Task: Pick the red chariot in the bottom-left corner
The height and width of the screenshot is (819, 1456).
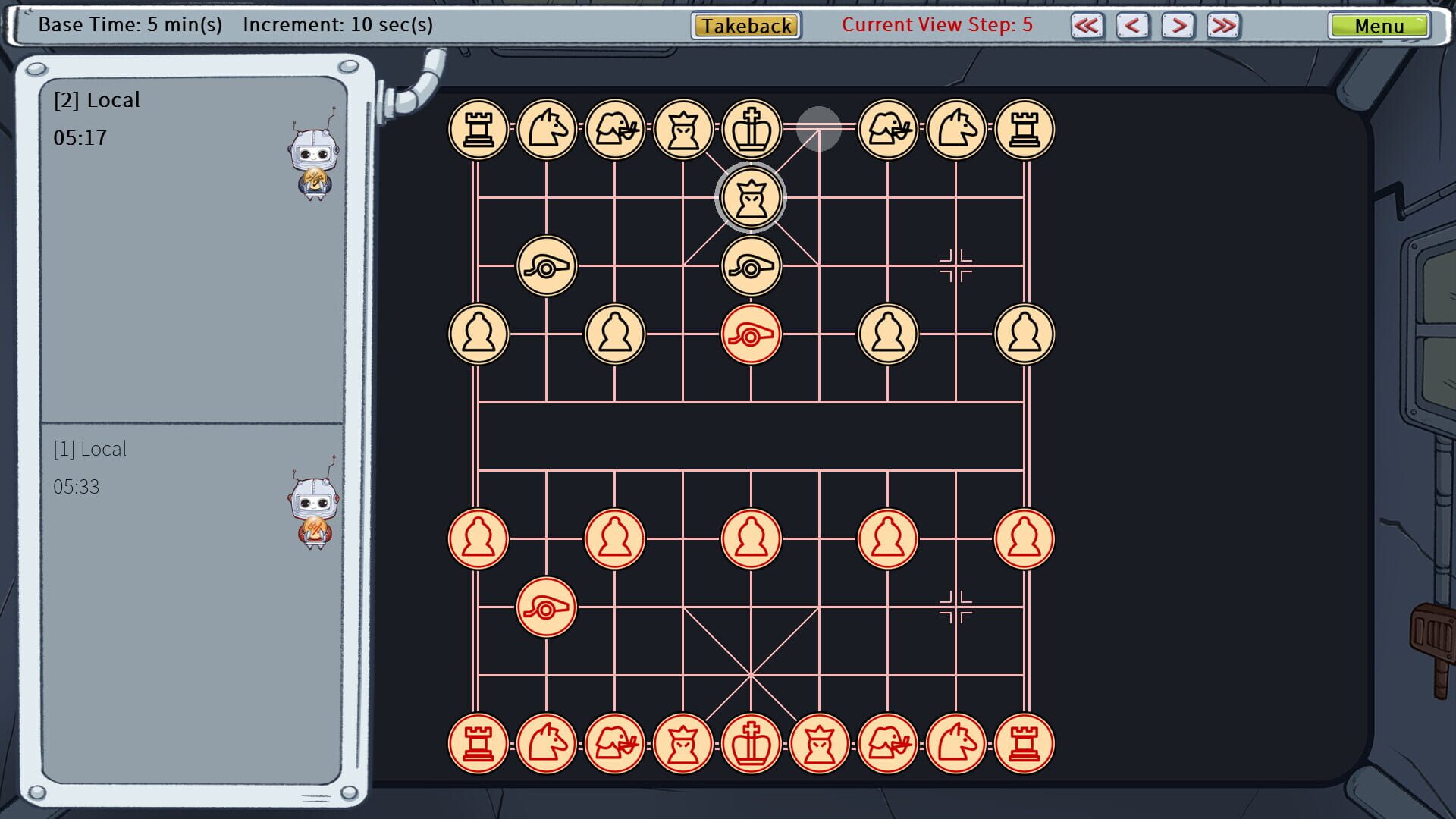Action: pos(478,744)
